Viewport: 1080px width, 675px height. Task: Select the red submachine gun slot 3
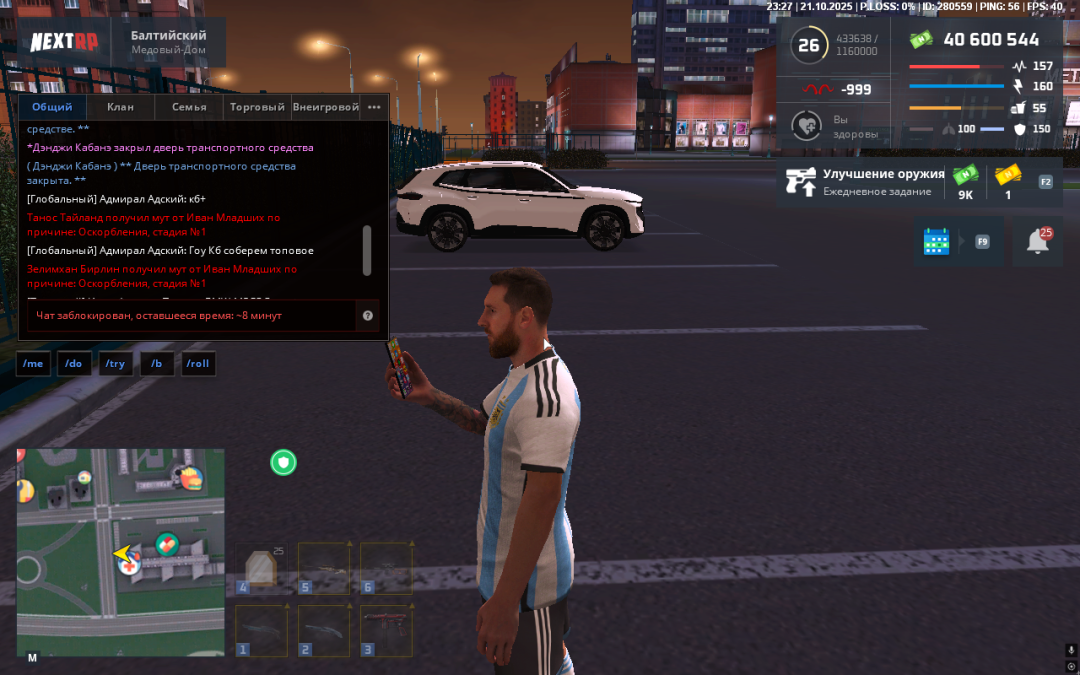tap(386, 630)
